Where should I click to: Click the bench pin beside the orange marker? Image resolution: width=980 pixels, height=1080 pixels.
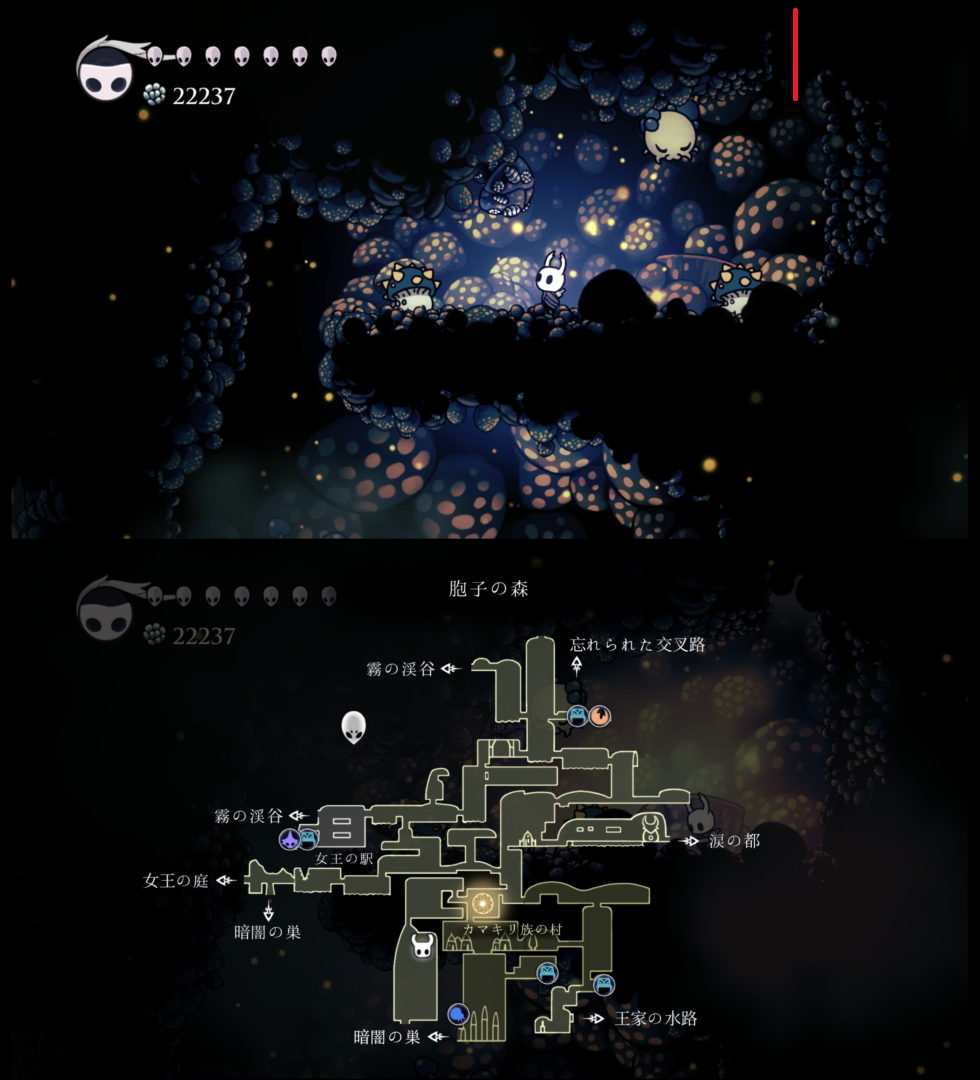coord(578,716)
